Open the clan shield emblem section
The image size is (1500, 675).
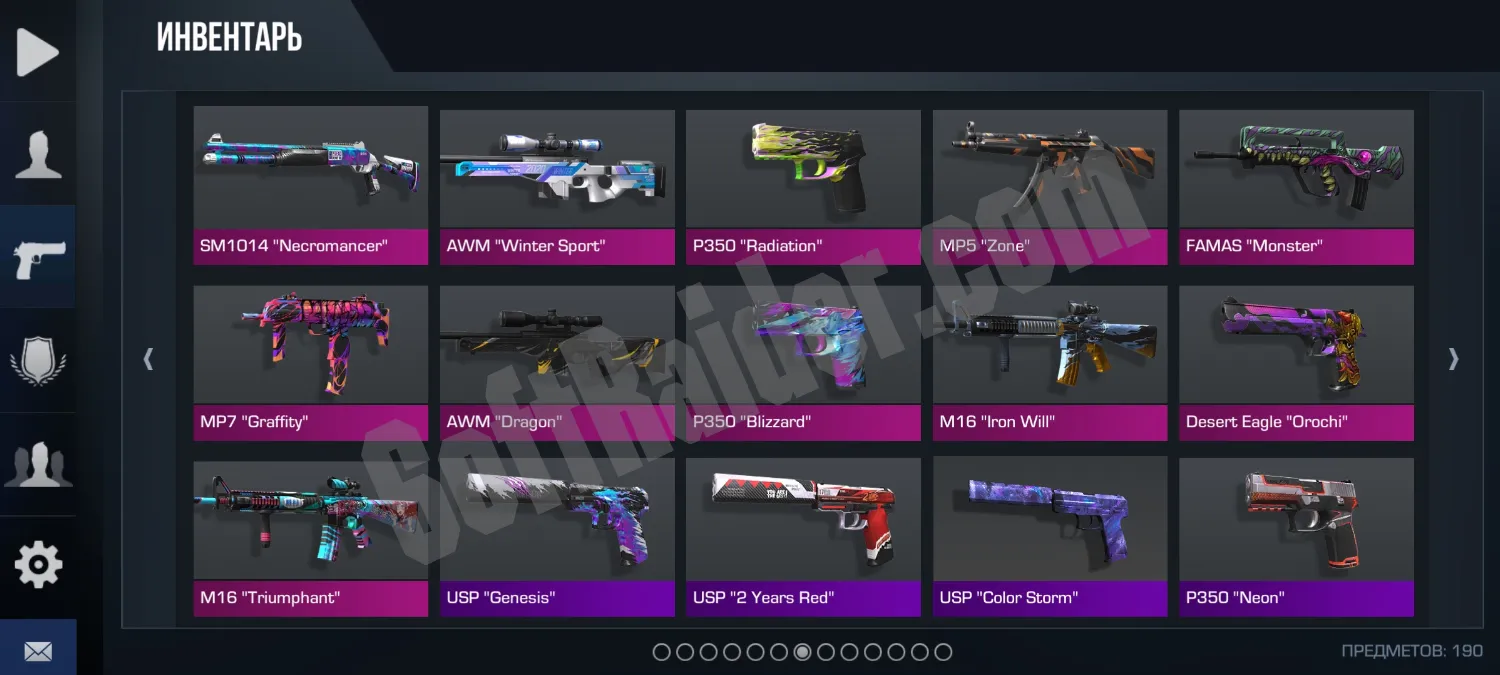click(x=38, y=360)
